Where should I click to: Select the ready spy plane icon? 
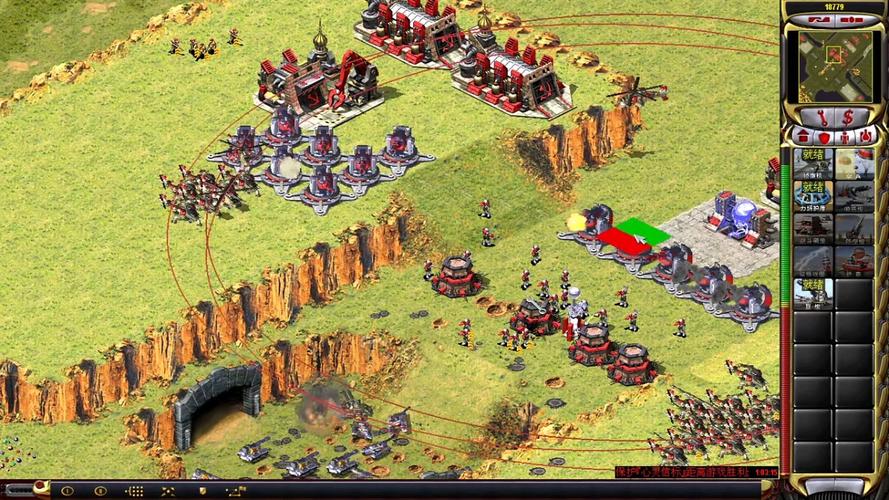(x=813, y=162)
